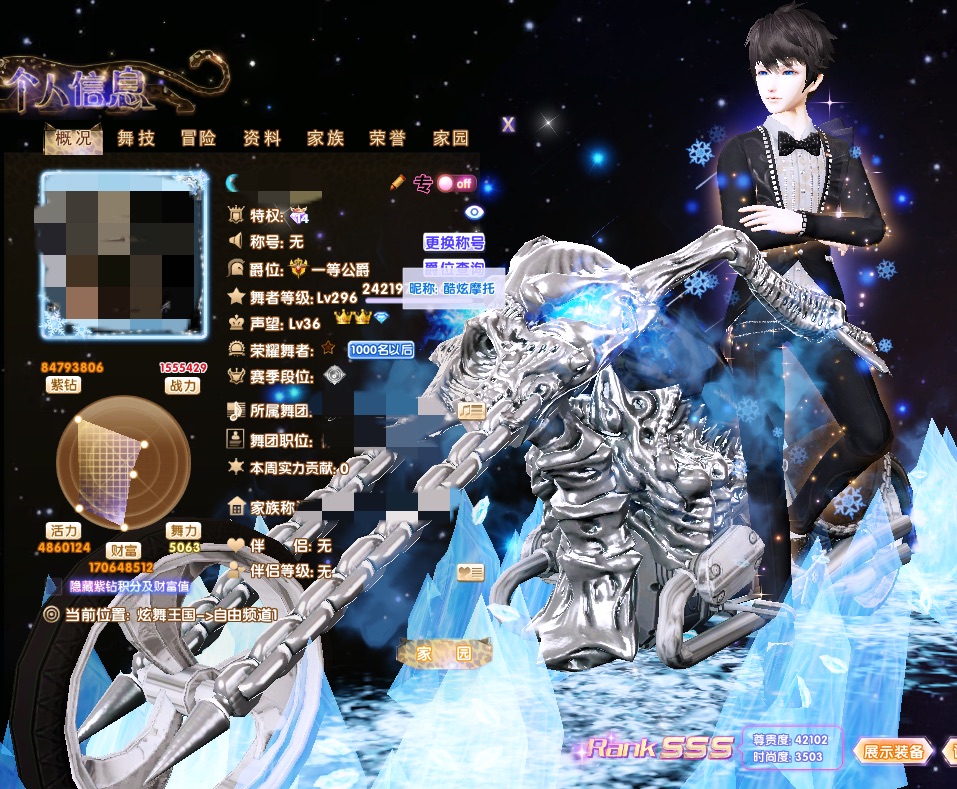Click the 展示装备 button
The image size is (957, 789).
coord(893,751)
